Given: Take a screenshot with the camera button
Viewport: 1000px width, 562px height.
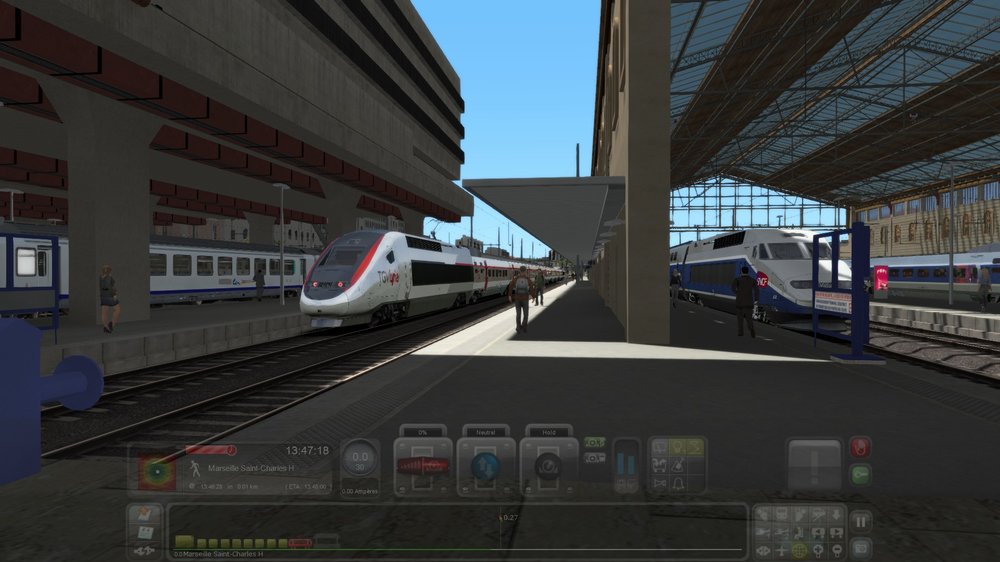Looking at the screenshot, I should 860,548.
